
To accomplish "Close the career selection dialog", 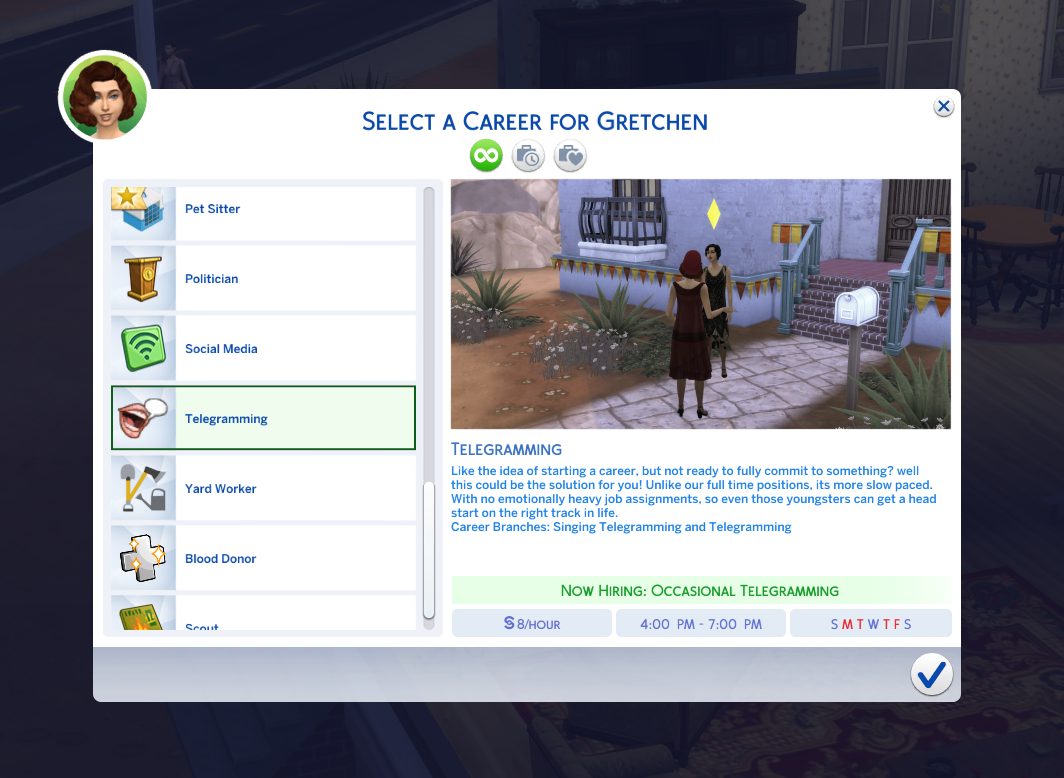I will 943,107.
